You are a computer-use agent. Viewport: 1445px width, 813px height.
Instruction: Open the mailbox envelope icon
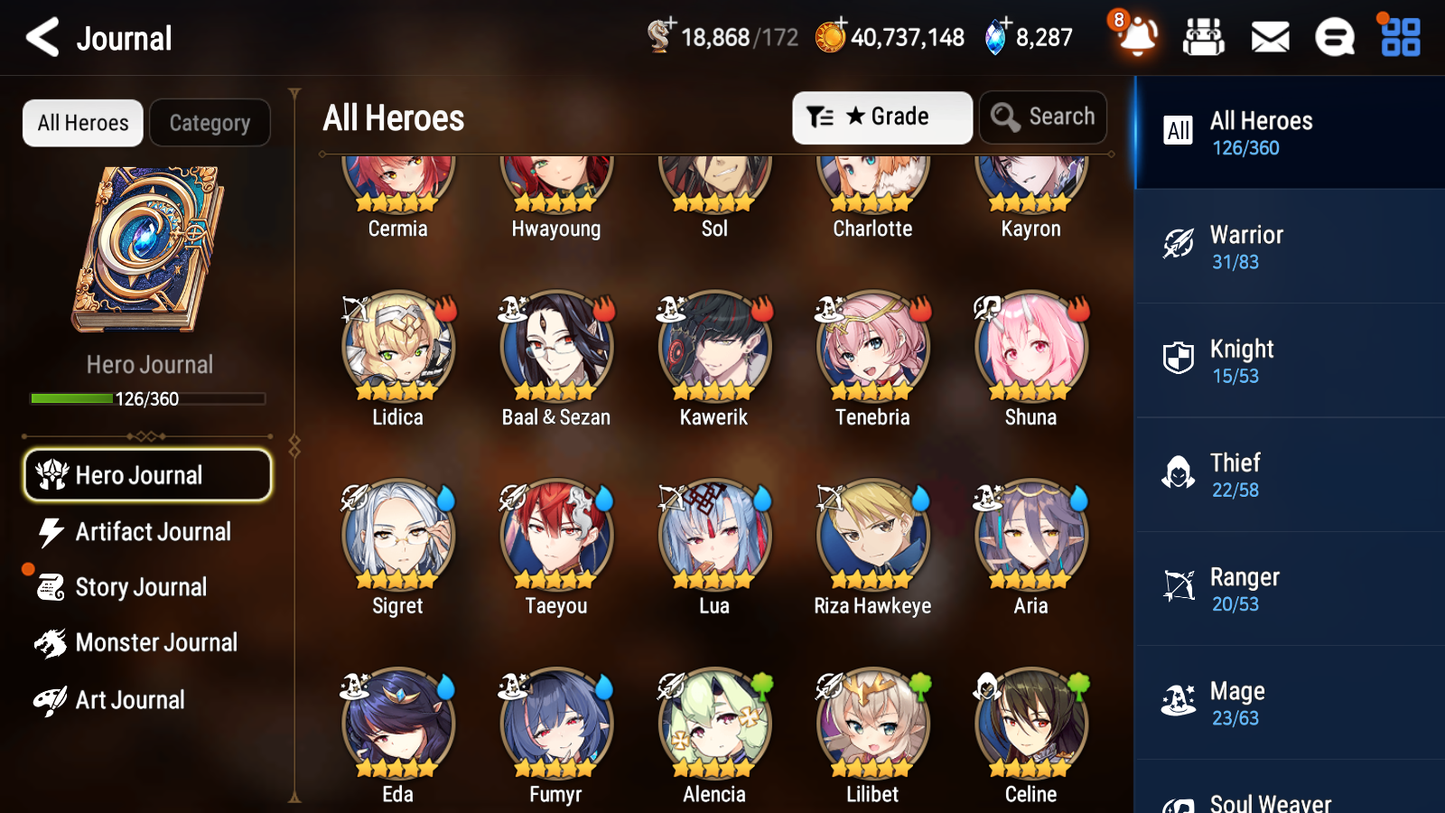(x=1270, y=38)
